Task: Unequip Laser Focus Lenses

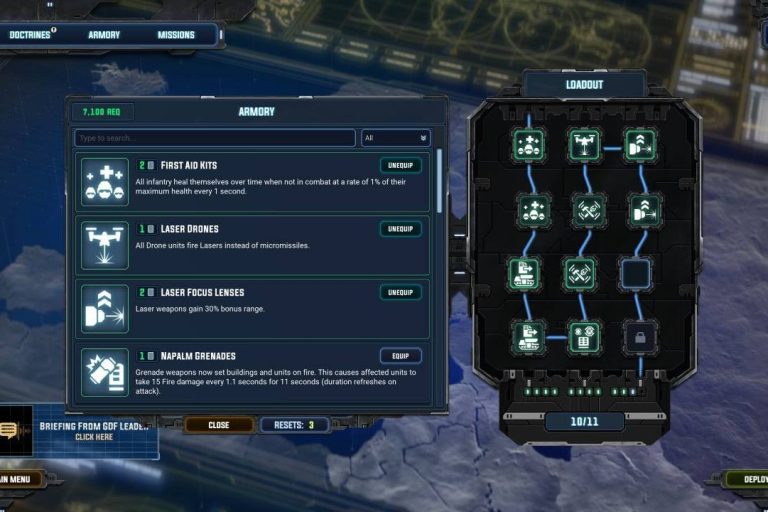Action: tap(400, 292)
